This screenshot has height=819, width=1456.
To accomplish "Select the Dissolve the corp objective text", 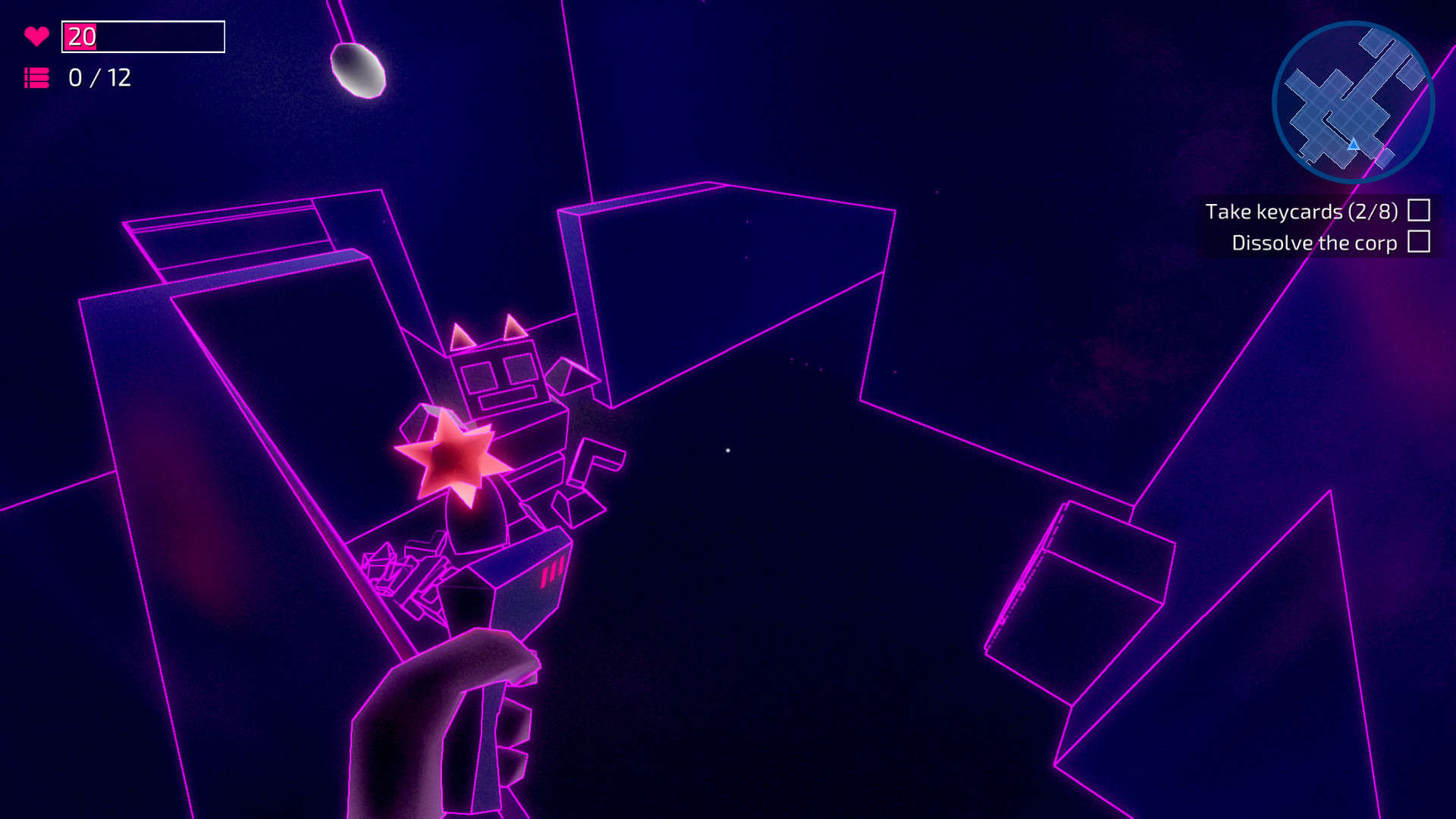I will point(1314,243).
